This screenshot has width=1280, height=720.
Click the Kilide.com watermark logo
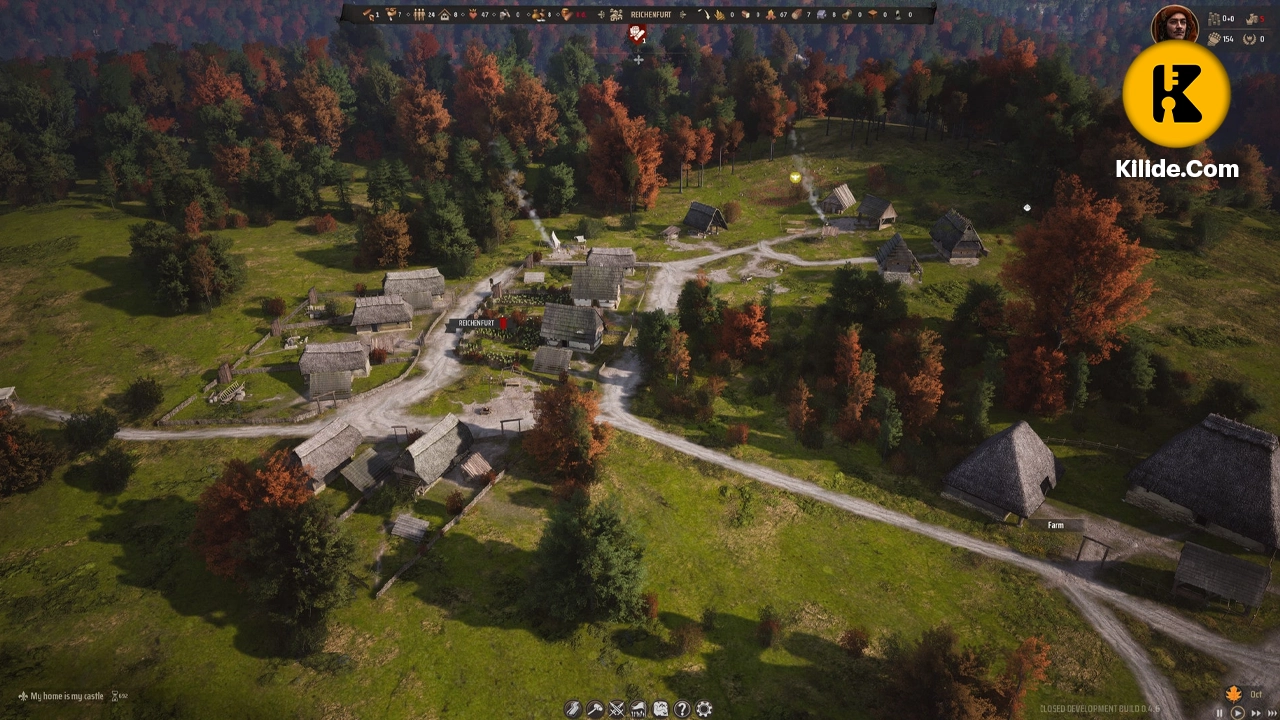1177,95
